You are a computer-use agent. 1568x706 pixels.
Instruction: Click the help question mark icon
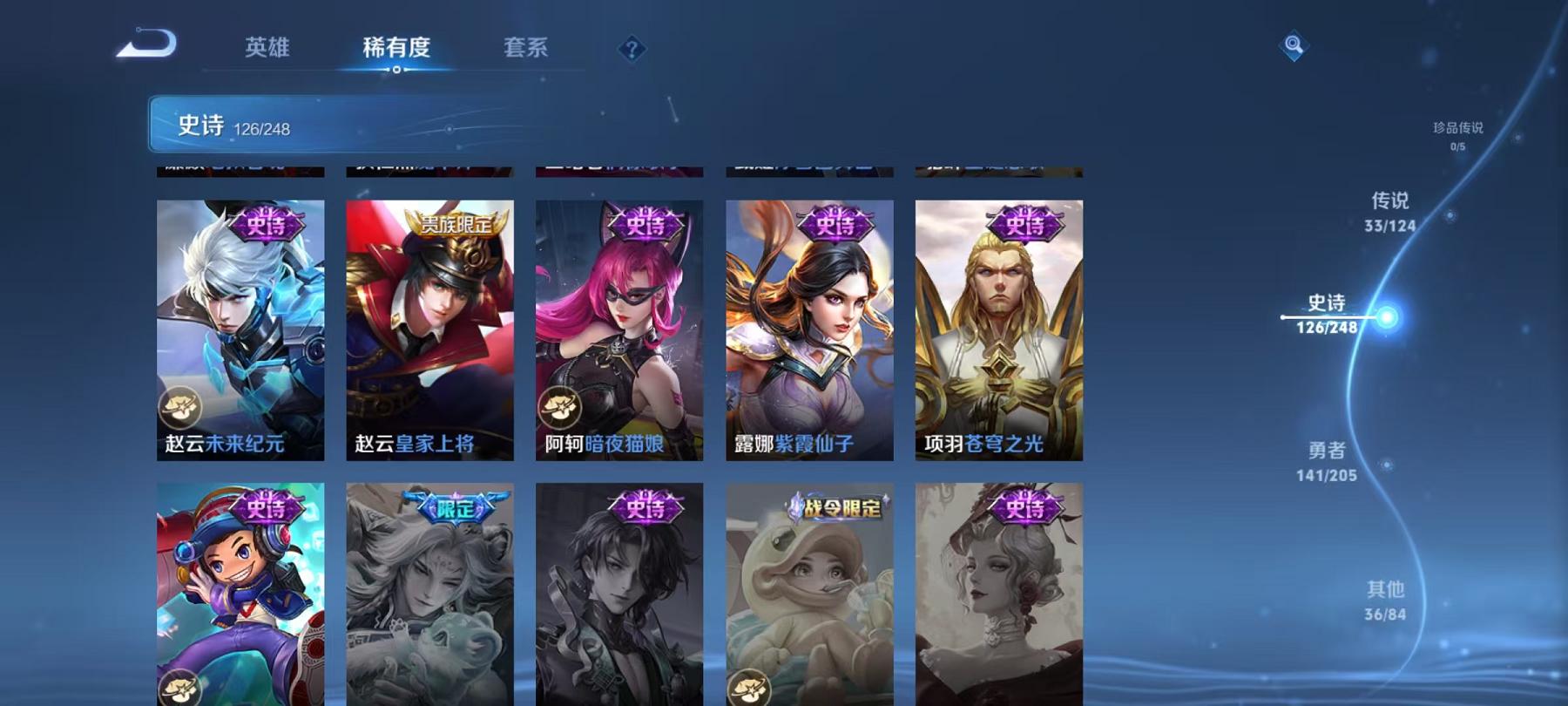pos(633,50)
